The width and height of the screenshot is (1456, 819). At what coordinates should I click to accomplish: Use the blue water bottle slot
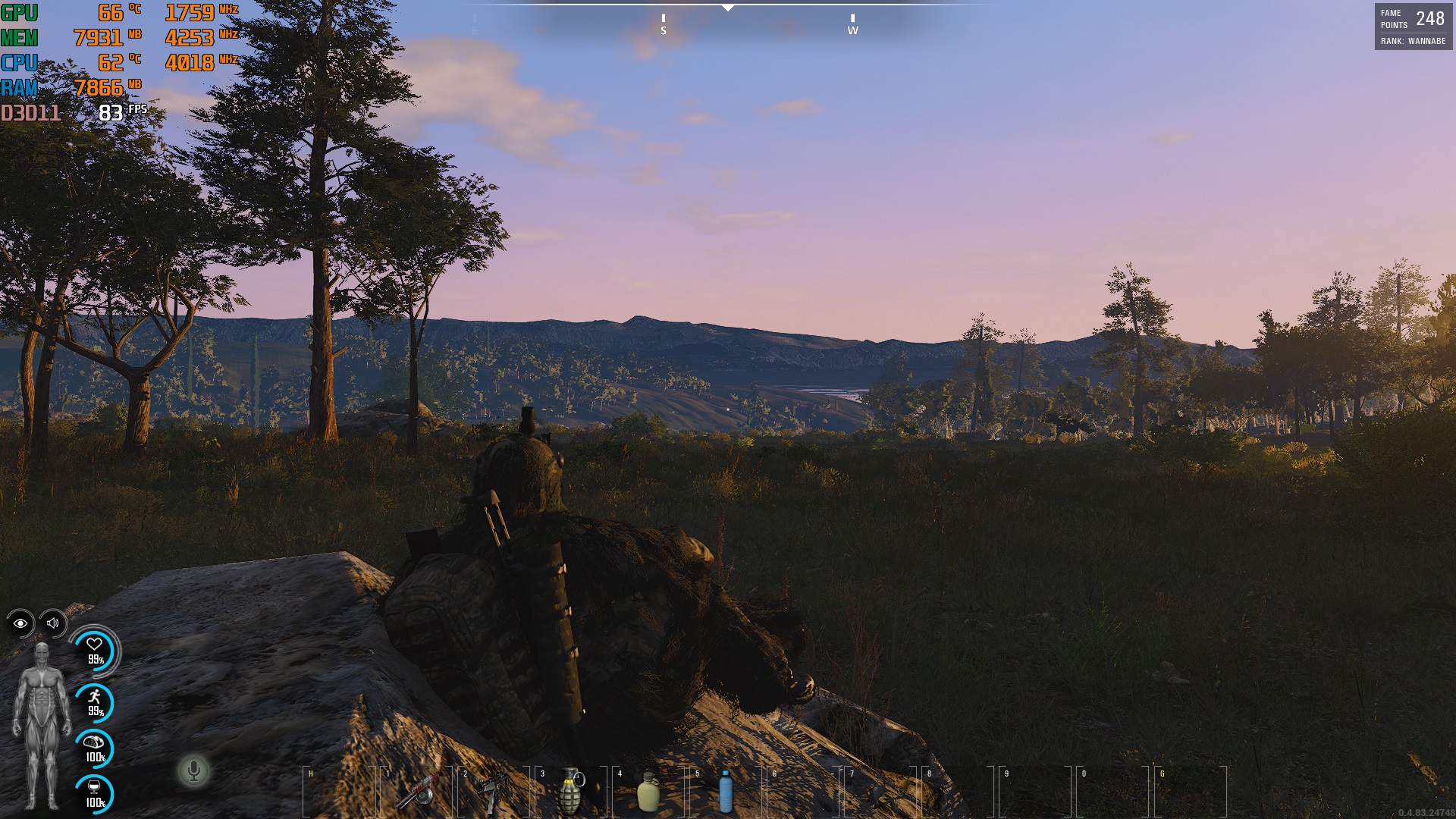coord(726,791)
